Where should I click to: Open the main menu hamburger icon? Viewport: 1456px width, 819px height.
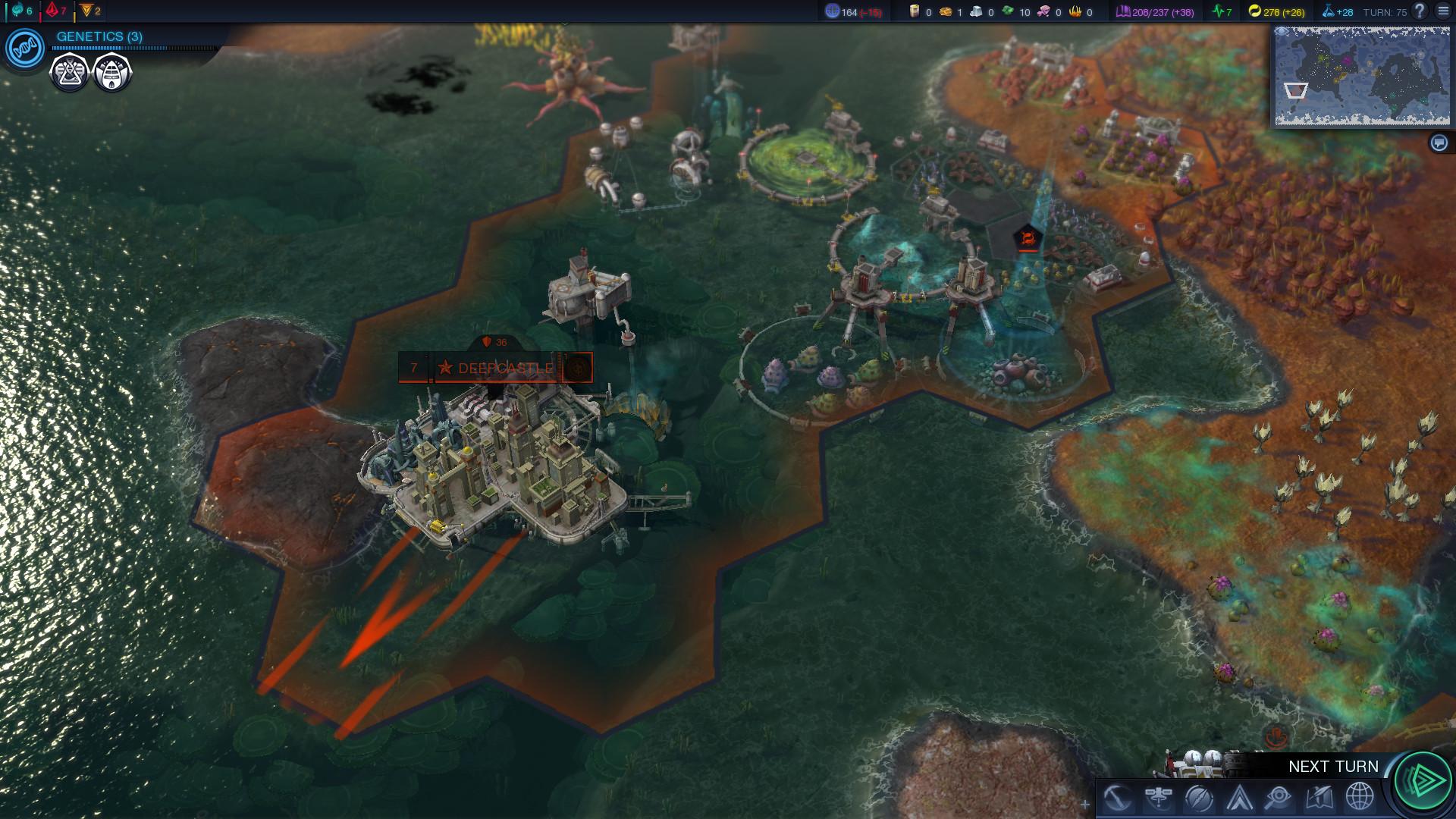1445,11
